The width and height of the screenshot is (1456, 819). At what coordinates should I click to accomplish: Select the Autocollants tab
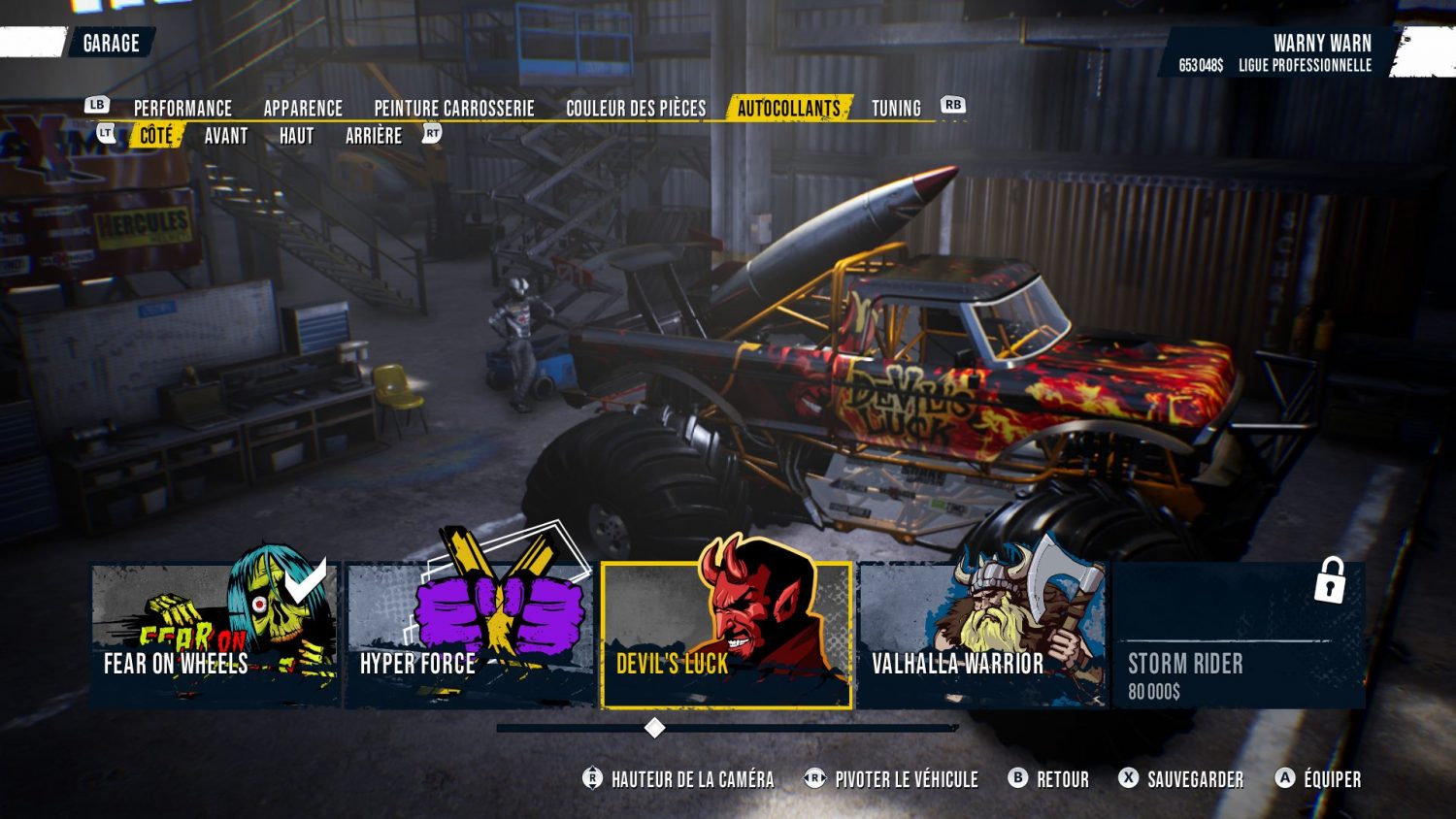pos(788,108)
